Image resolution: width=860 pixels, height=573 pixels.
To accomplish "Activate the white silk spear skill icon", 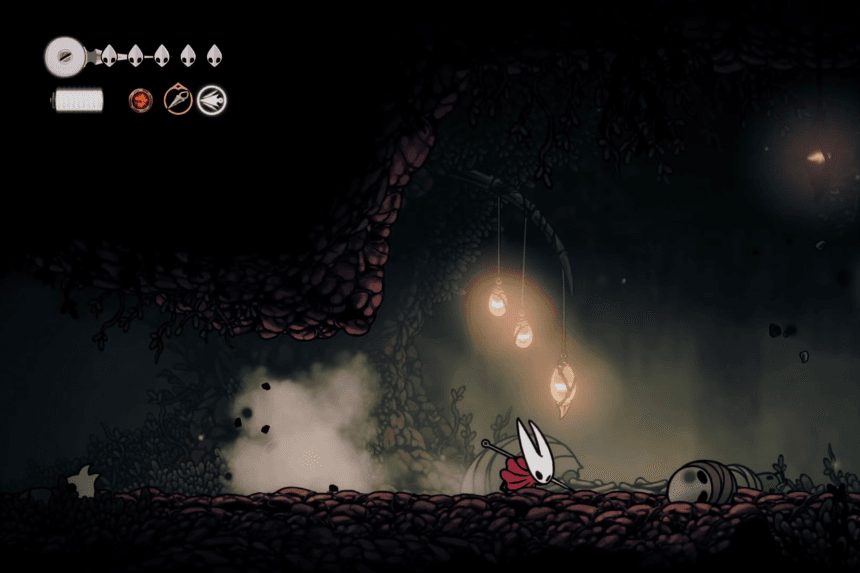I will coord(211,100).
